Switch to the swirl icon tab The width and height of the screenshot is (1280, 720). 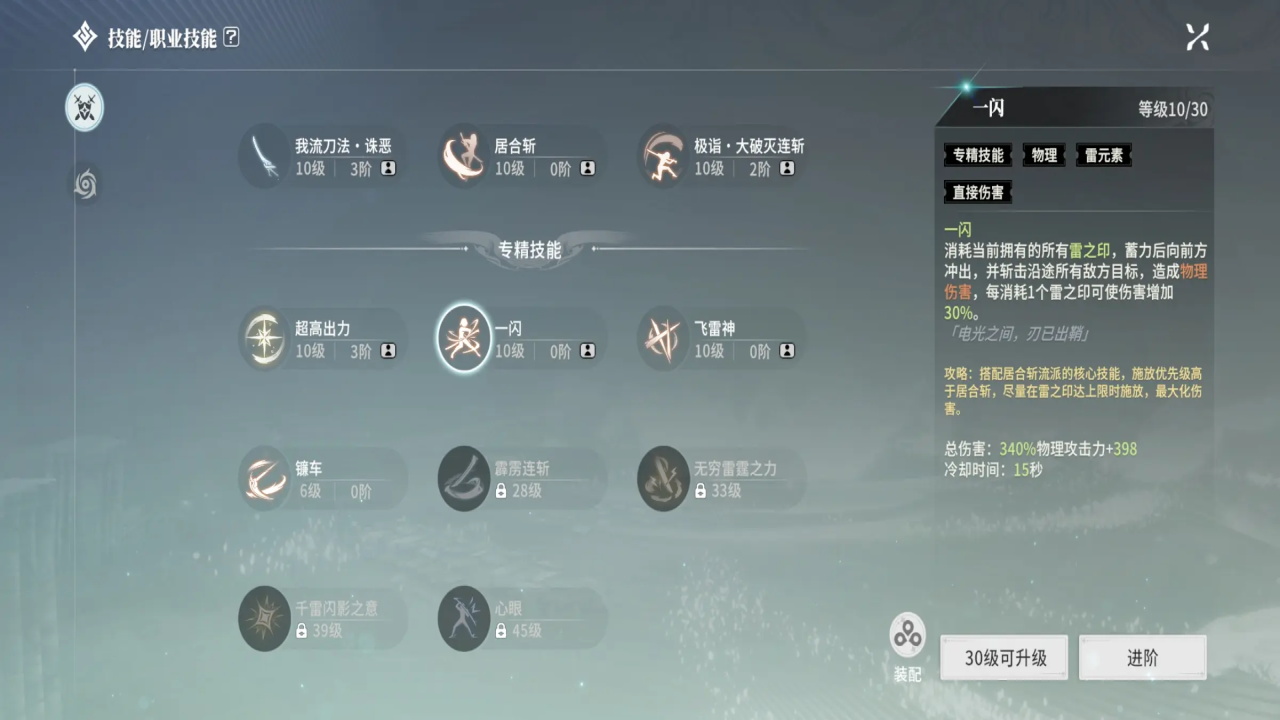(85, 184)
